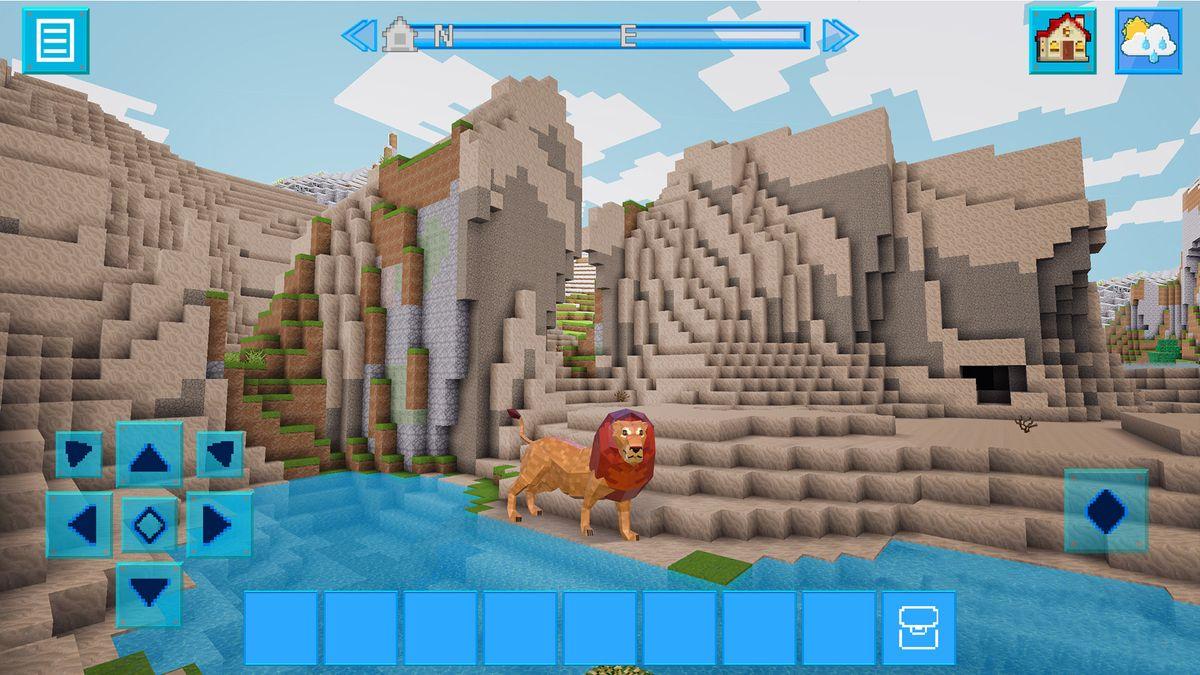Tap the move backward down arrow
Screen dimensions: 1200x675
(149, 594)
